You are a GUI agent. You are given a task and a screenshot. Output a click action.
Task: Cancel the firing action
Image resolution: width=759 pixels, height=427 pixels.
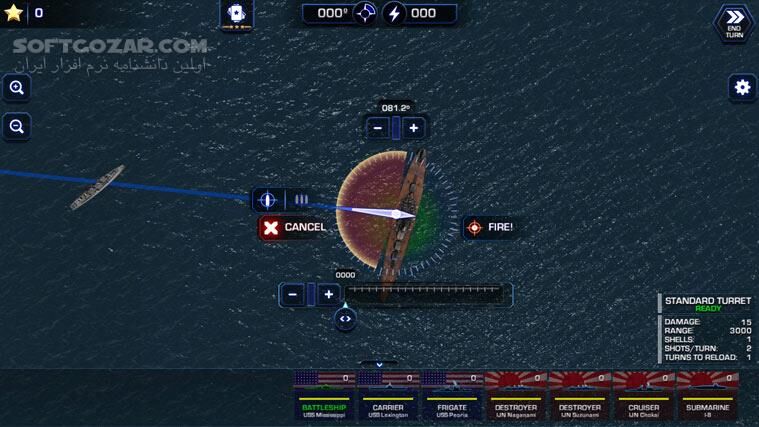coord(294,227)
